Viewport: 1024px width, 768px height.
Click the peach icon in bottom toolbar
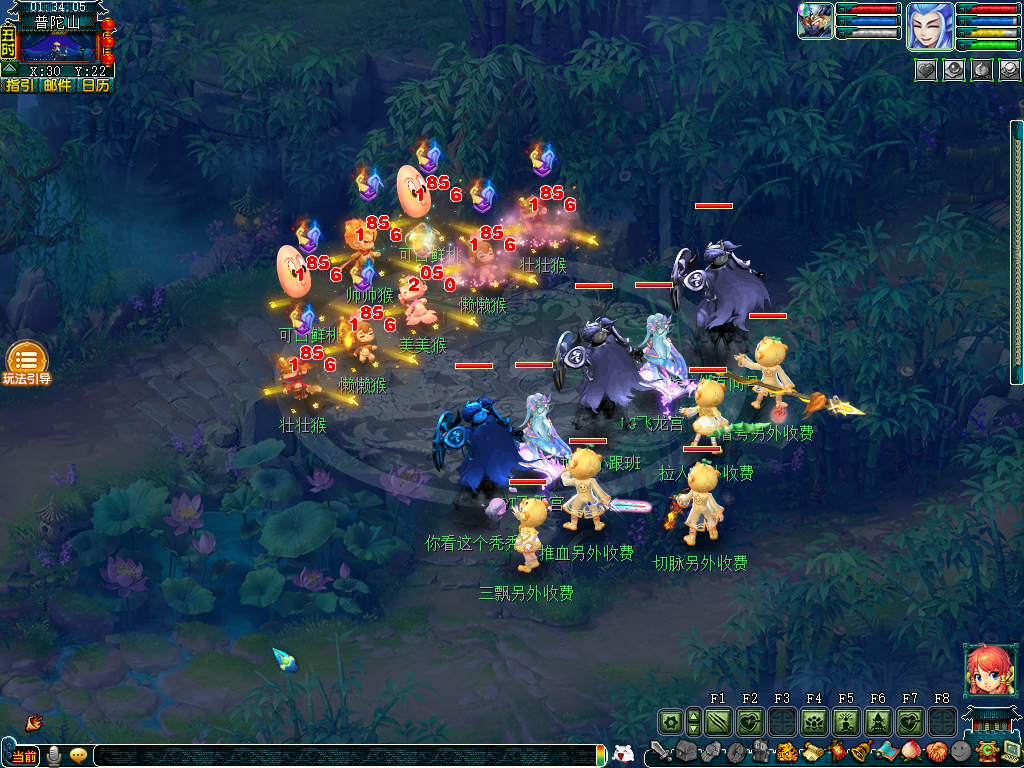911,751
